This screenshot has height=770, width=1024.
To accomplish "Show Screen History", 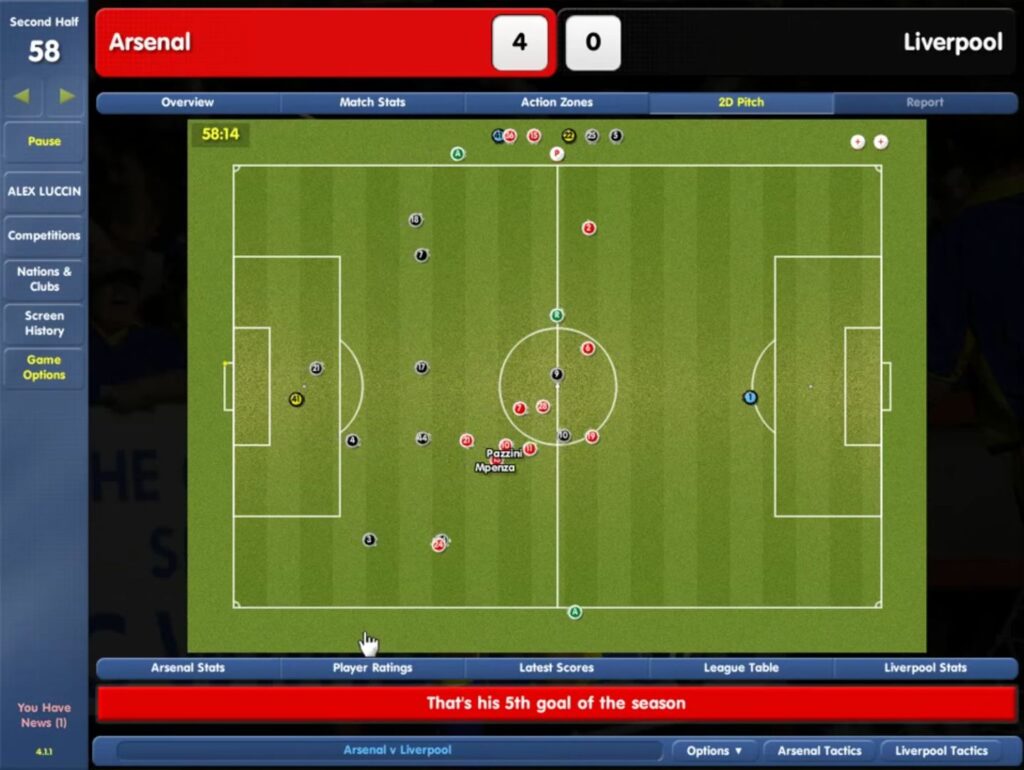I will click(44, 323).
